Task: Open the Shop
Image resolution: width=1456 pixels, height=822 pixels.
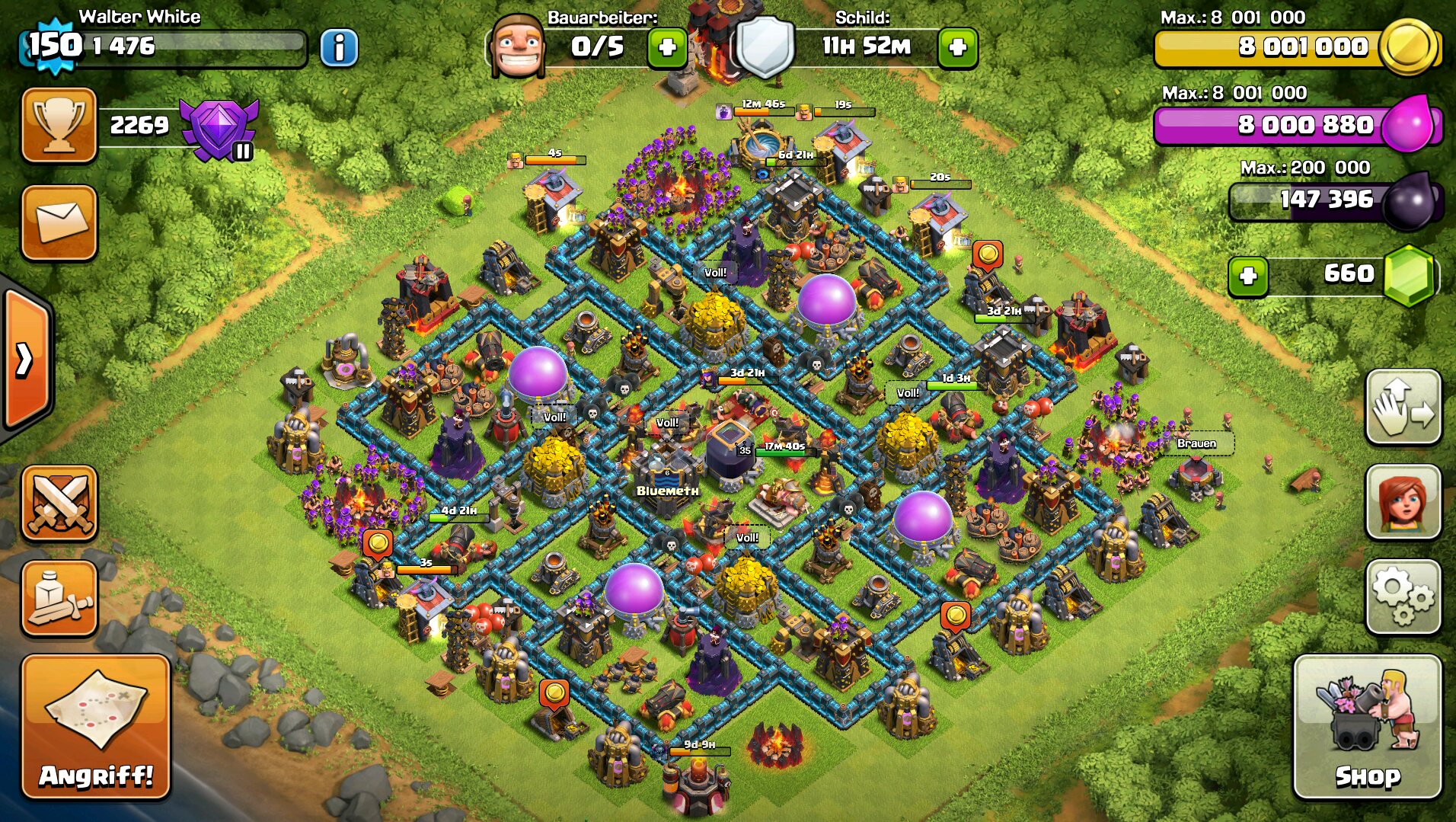Action: [1367, 726]
